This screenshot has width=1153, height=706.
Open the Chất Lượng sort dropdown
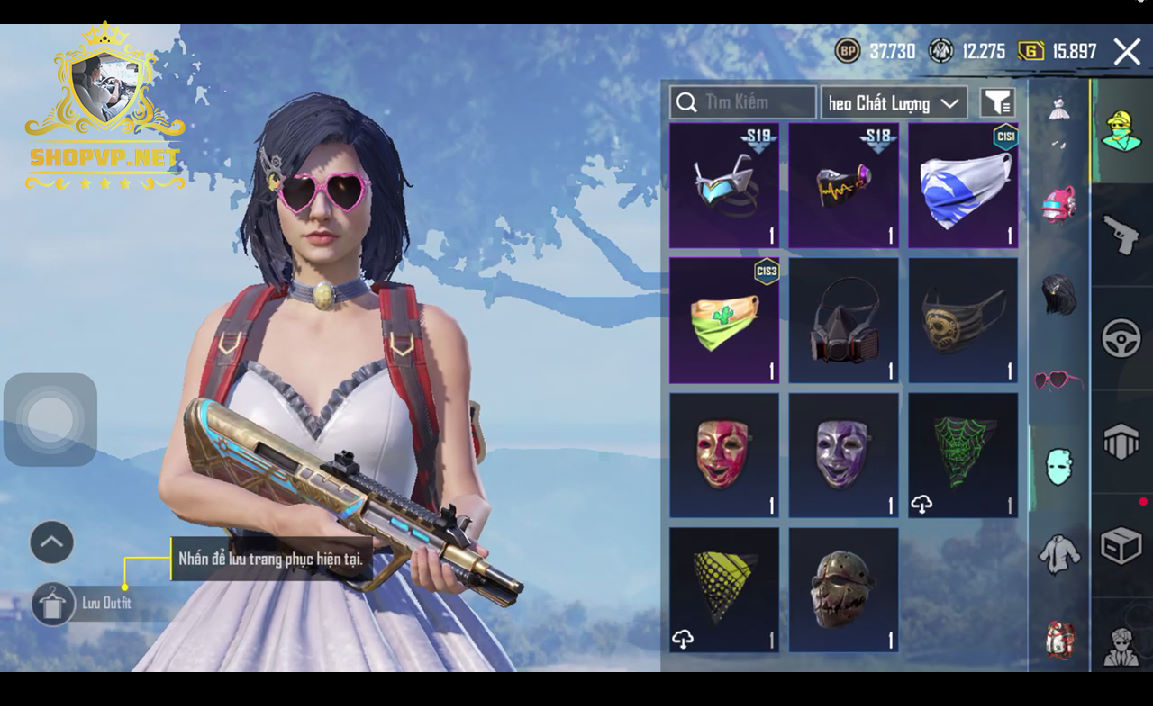(894, 103)
